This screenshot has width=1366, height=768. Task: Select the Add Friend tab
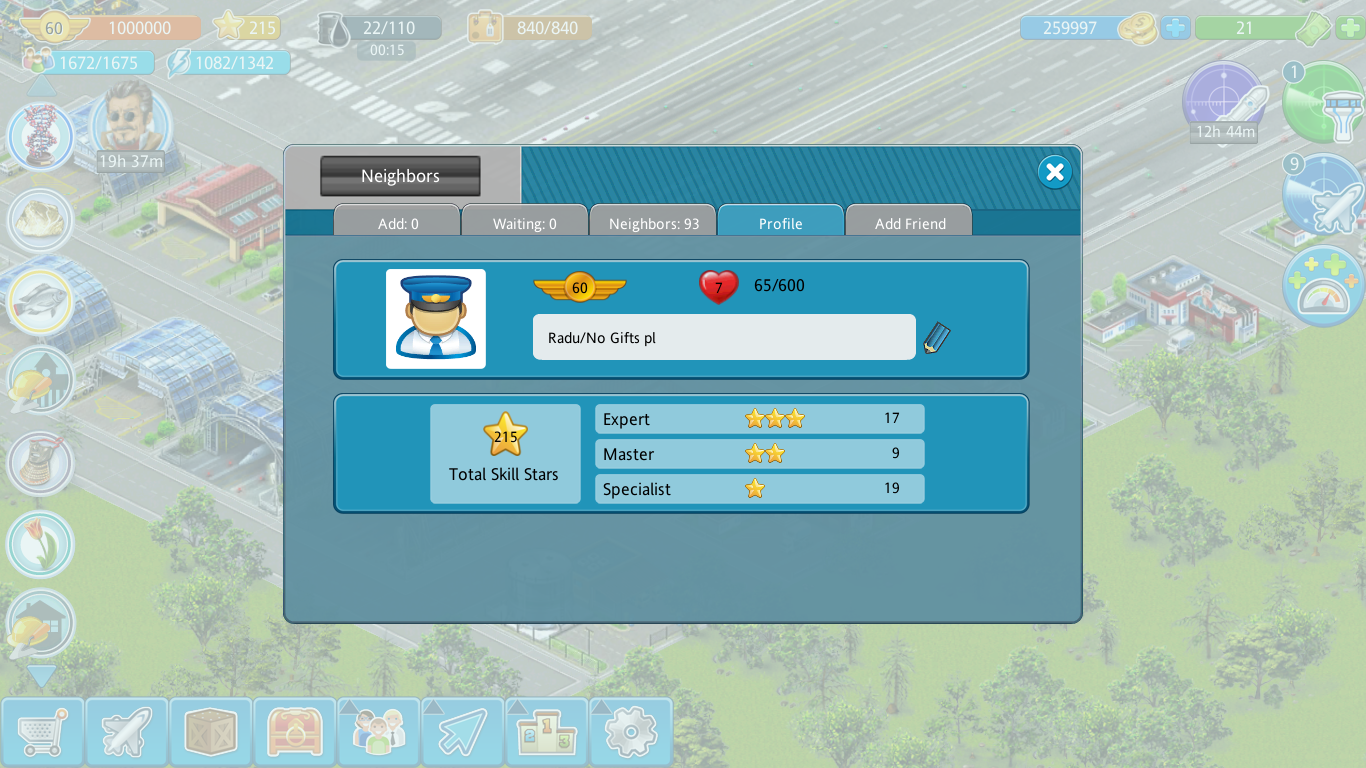click(909, 223)
